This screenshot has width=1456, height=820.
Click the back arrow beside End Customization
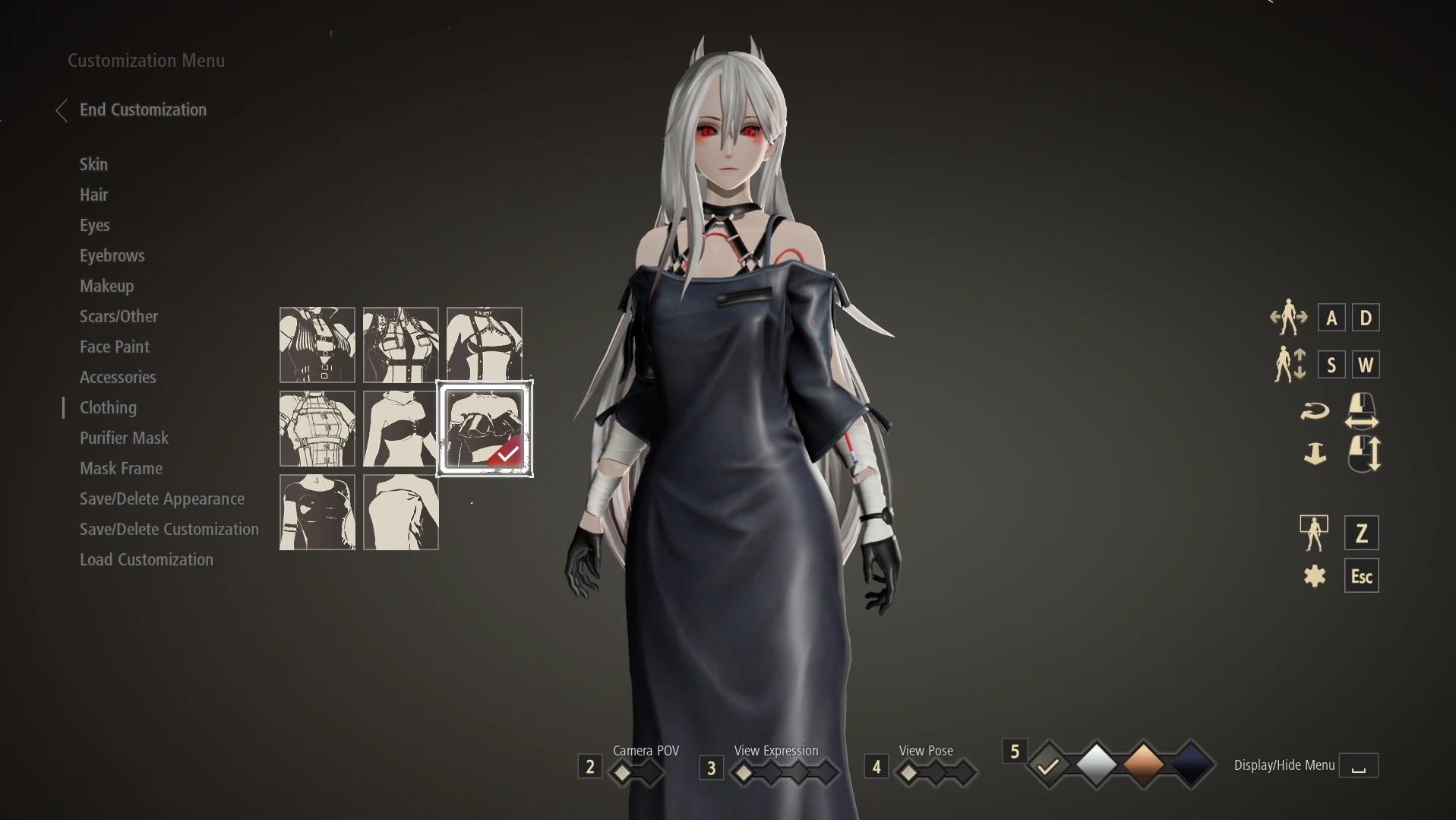(x=62, y=110)
